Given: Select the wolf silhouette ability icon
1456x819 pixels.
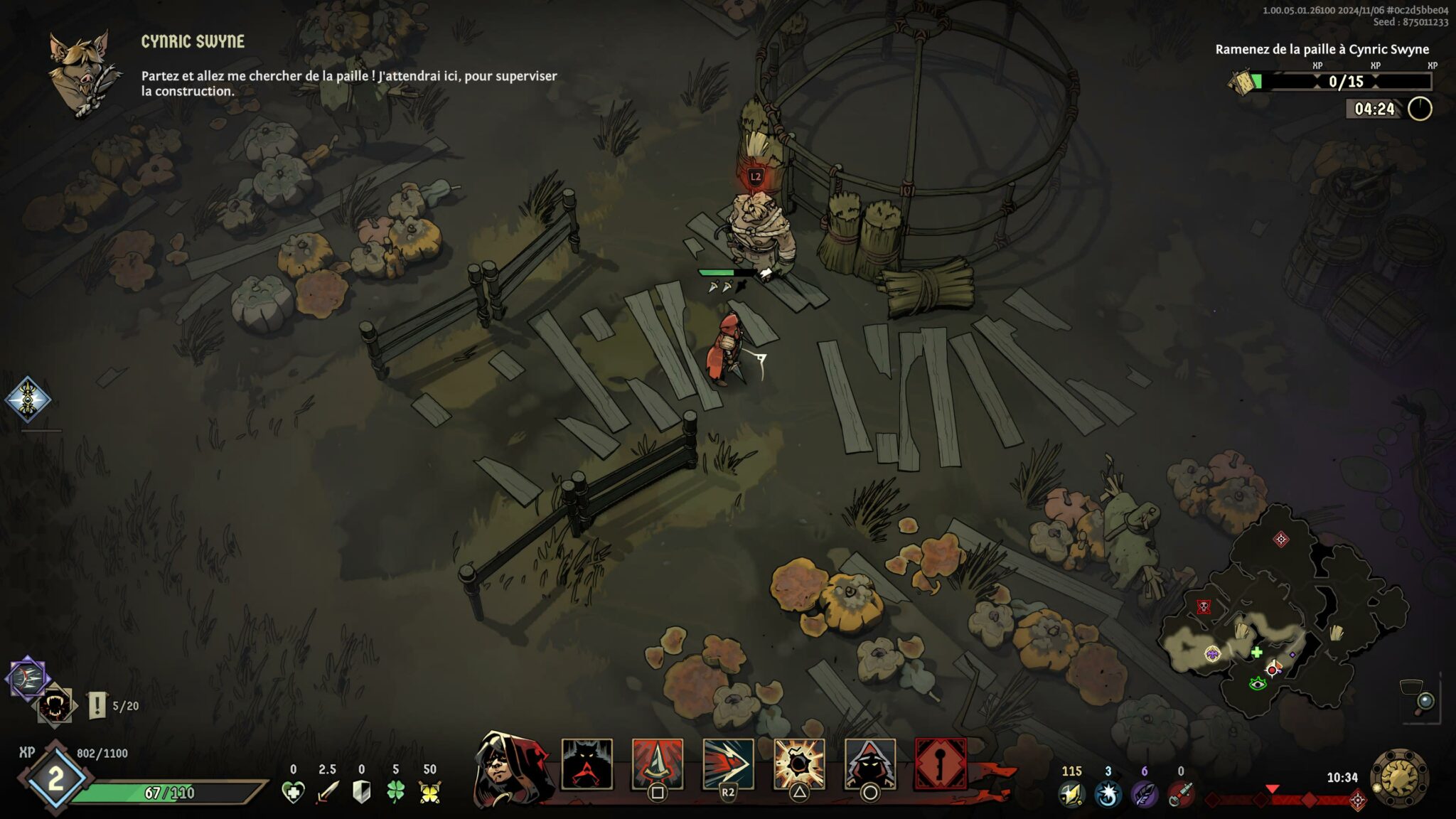Looking at the screenshot, I should click(x=587, y=764).
